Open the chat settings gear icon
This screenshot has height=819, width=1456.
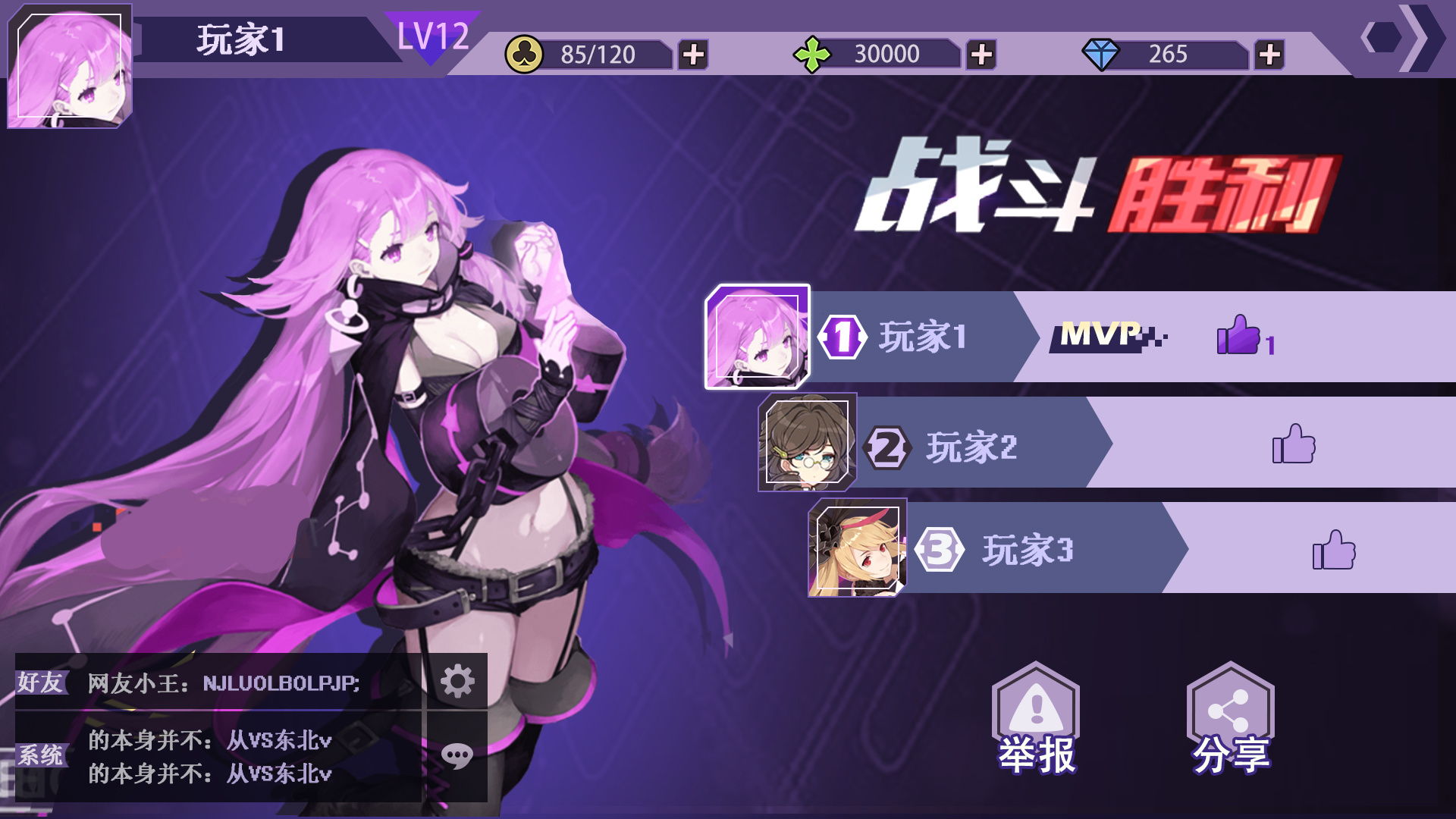pyautogui.click(x=457, y=681)
